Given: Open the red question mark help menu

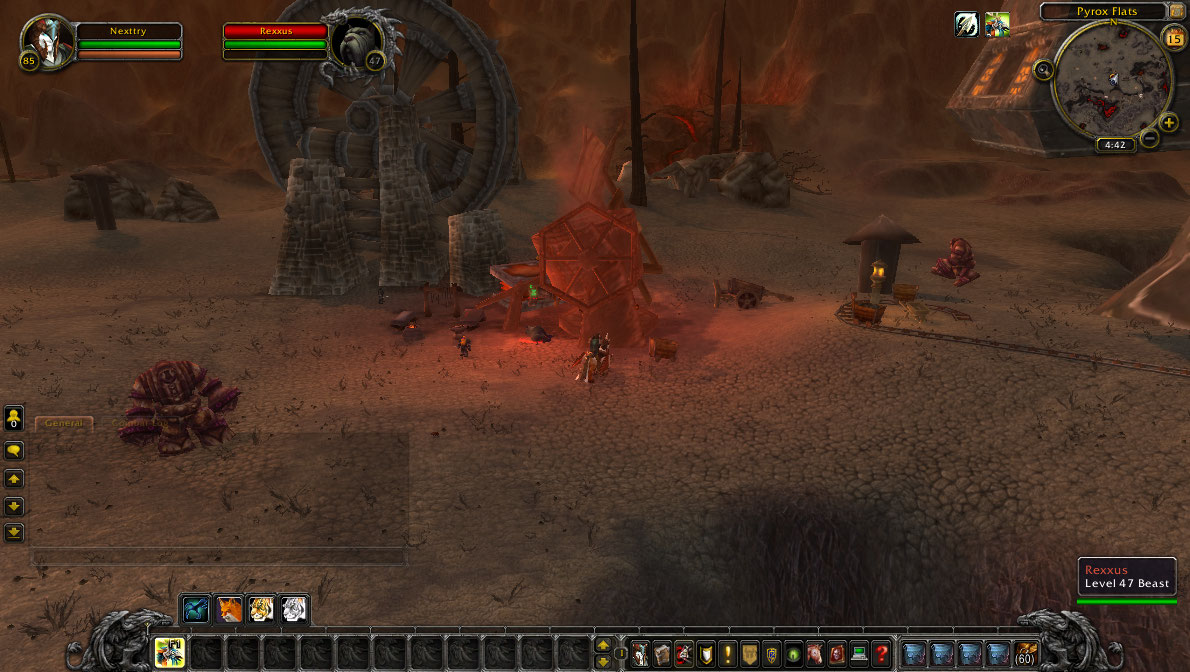Looking at the screenshot, I should pyautogui.click(x=881, y=654).
